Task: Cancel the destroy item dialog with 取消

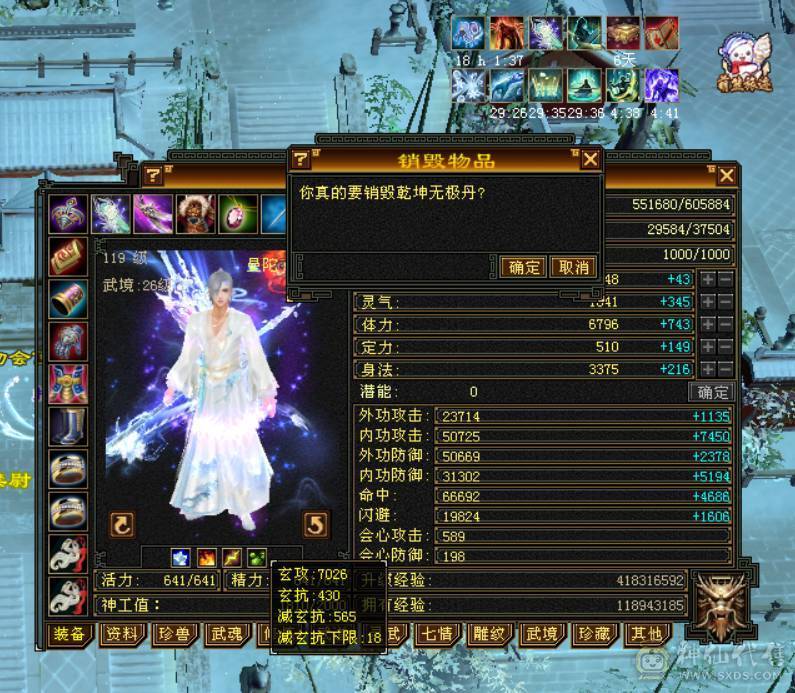Action: (574, 267)
